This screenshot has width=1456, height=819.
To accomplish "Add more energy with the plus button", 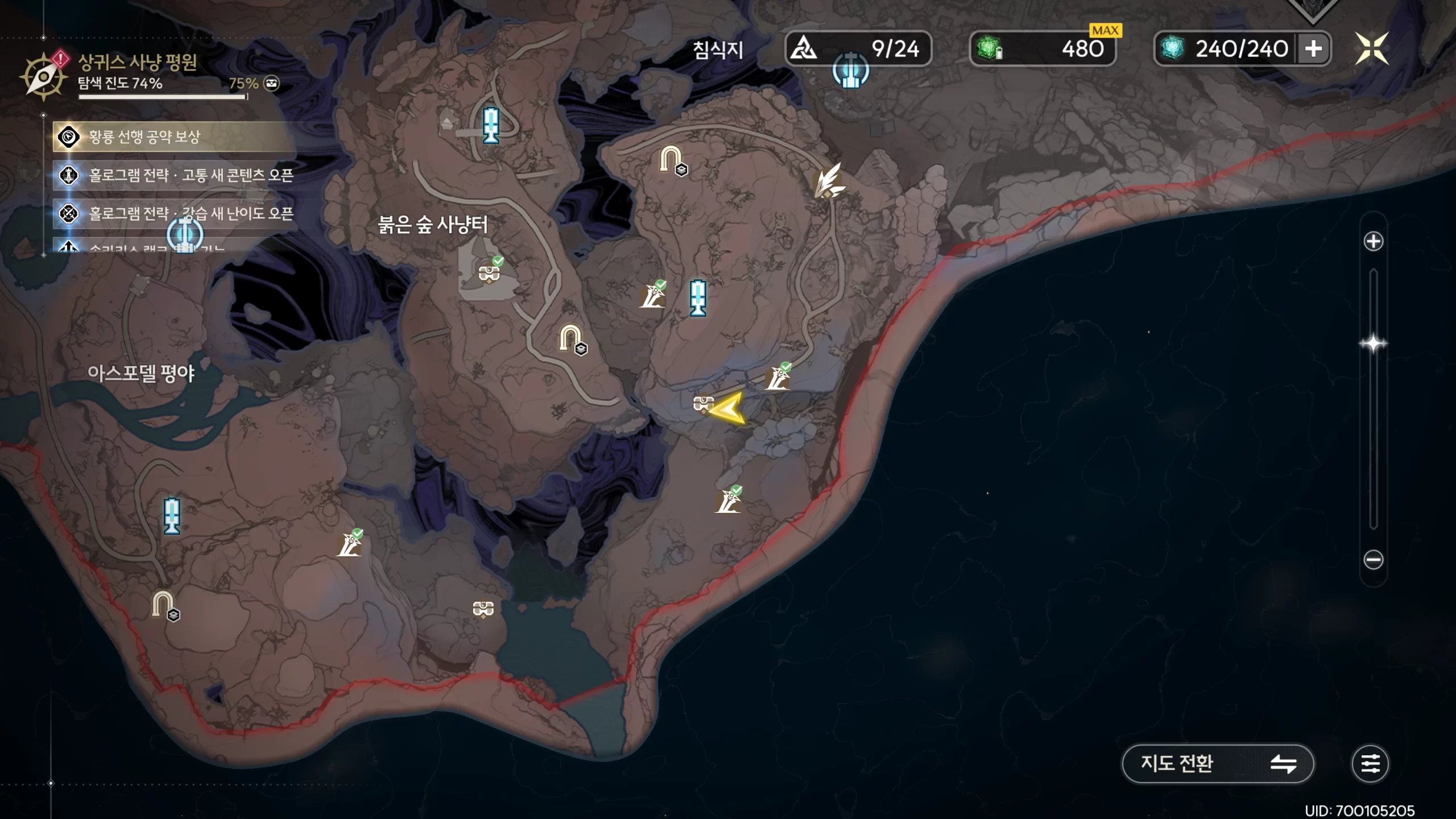I will click(1313, 49).
